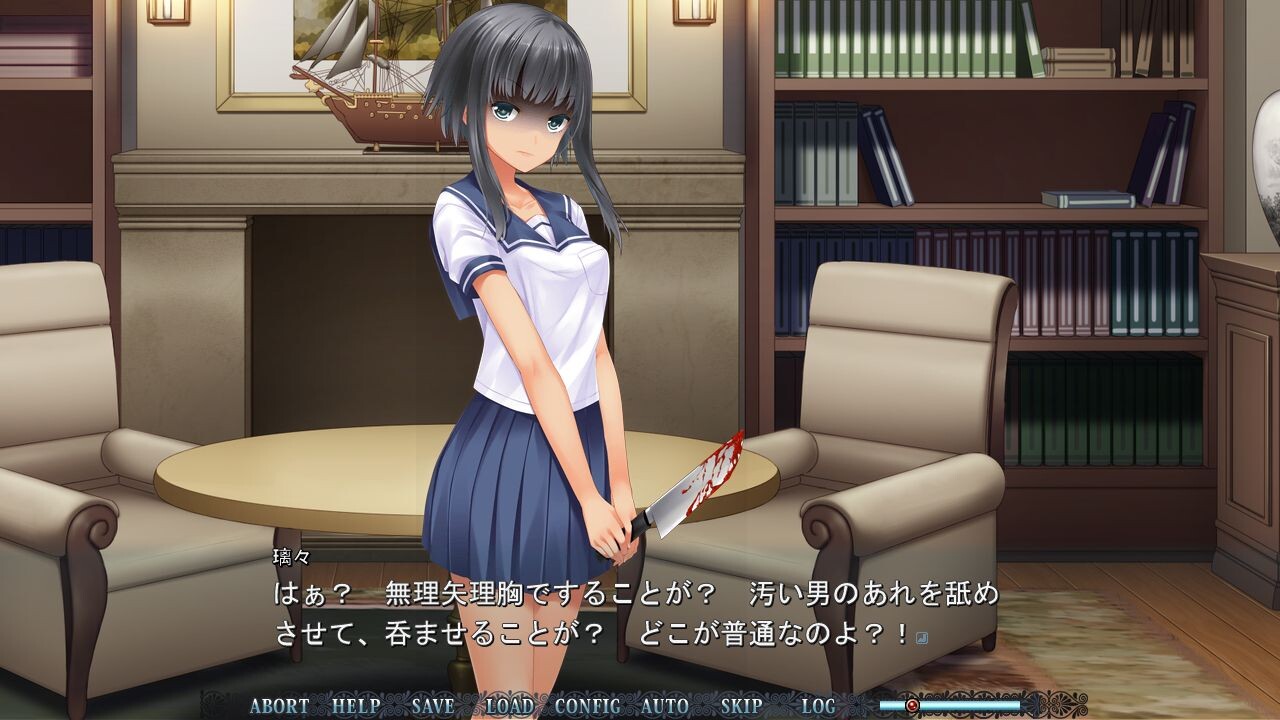The image size is (1280, 720).
Task: Click the red knob on the bottom slider
Action: tap(911, 705)
